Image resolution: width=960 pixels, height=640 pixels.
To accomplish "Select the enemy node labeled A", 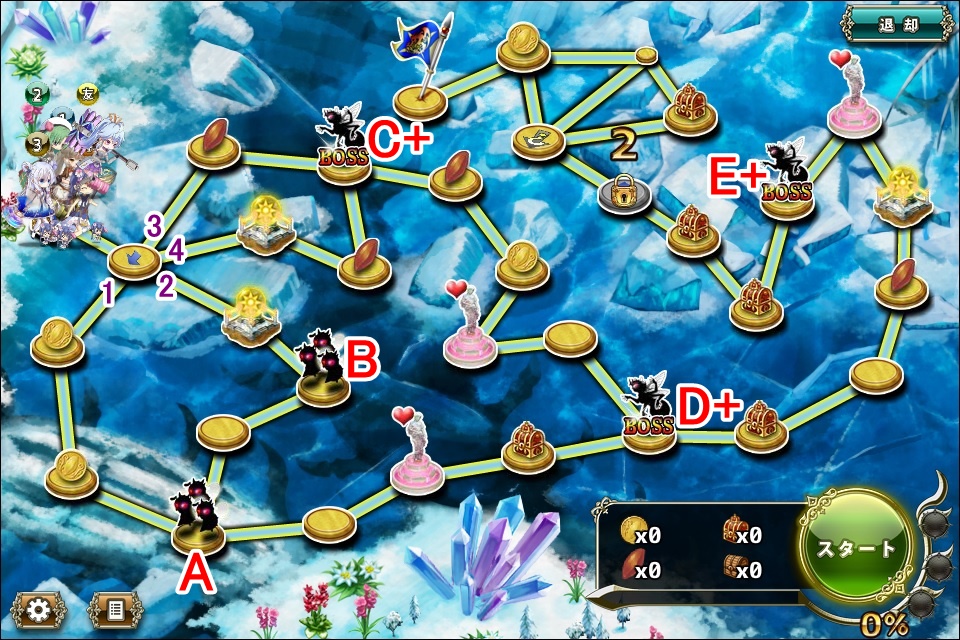I will 198,530.
